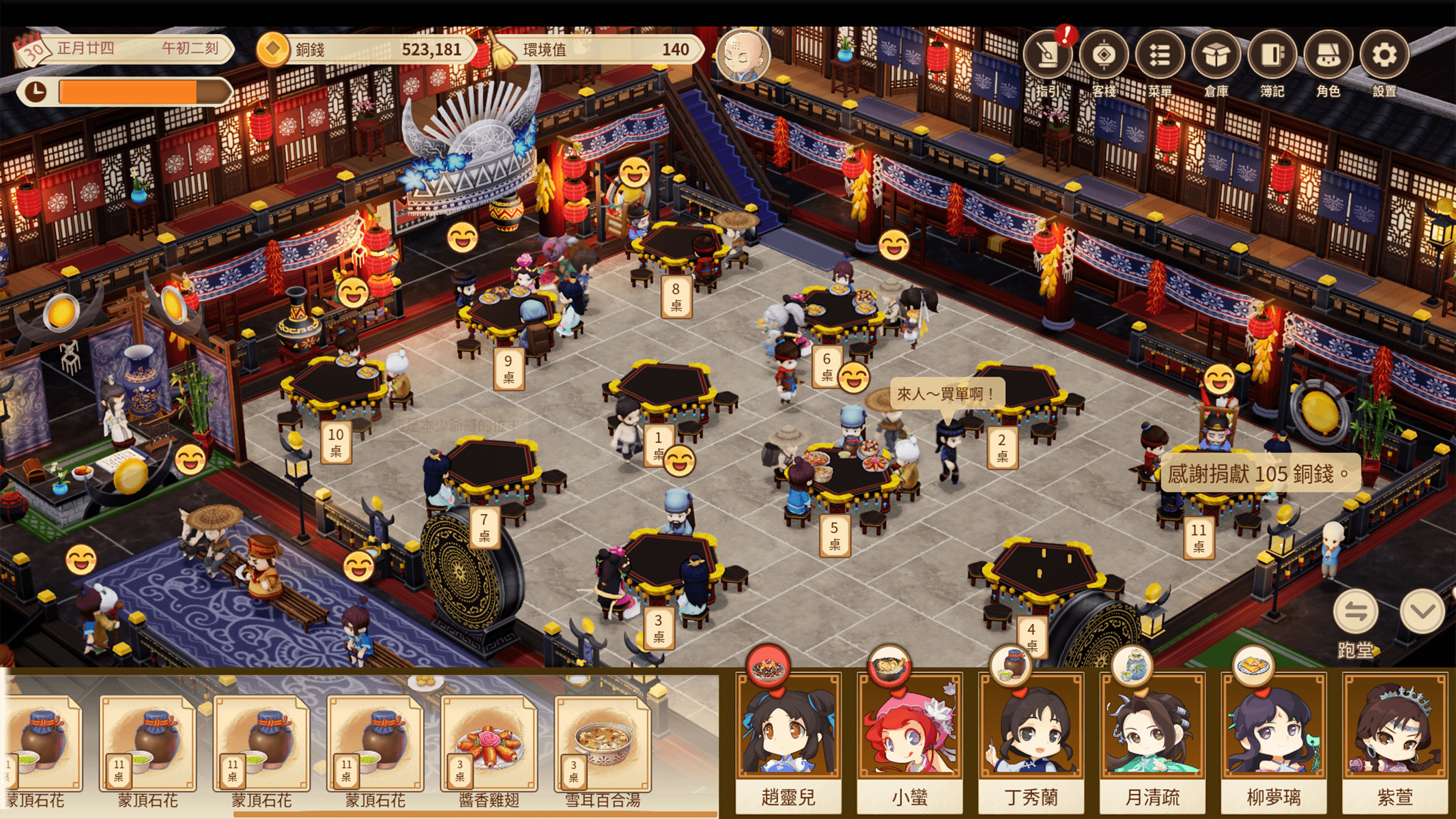The image size is (1456, 819).
Task: Click the broom 環境值 icon
Action: pos(503,49)
